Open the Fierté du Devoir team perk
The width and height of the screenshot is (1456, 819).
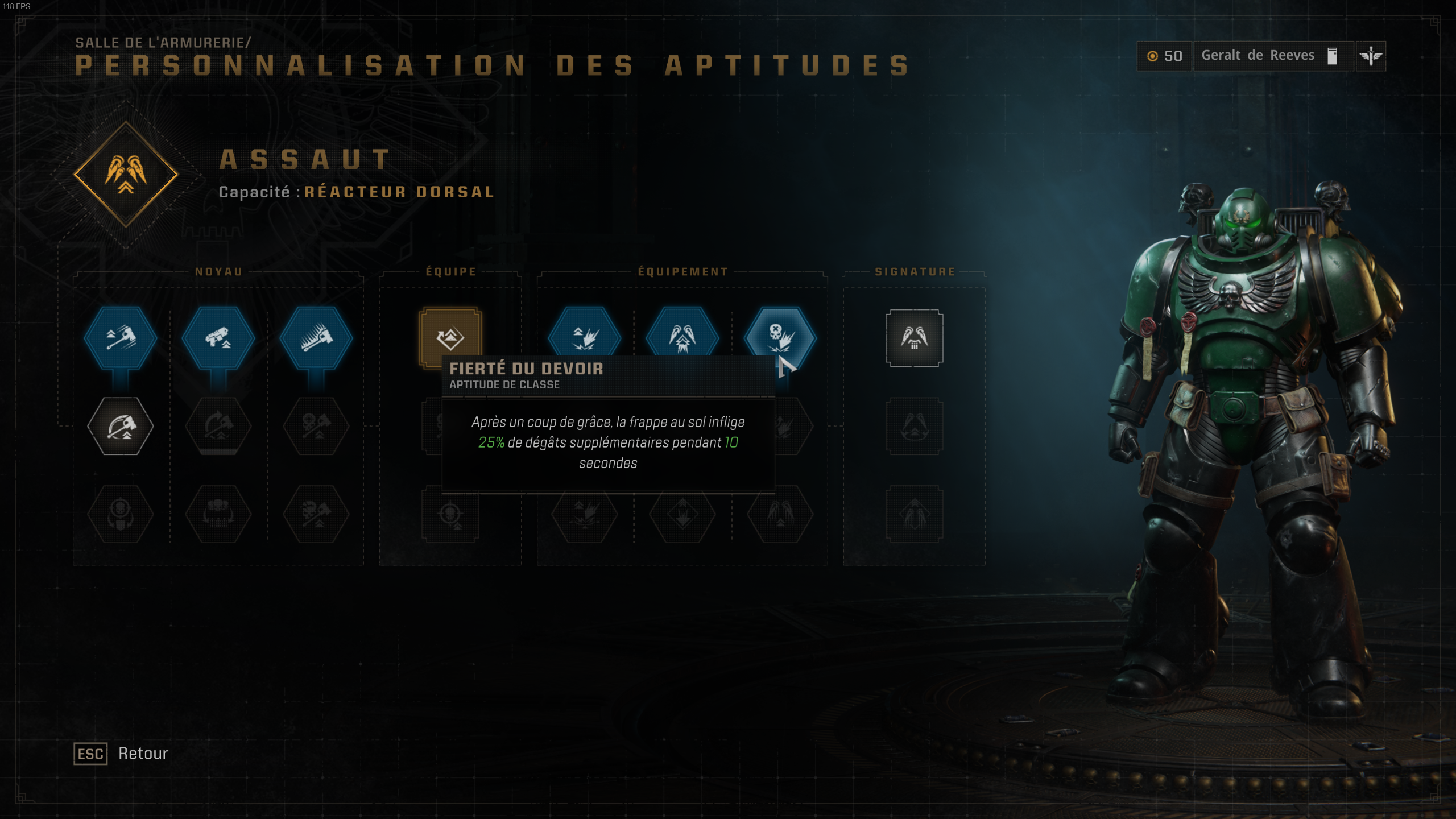(x=449, y=338)
